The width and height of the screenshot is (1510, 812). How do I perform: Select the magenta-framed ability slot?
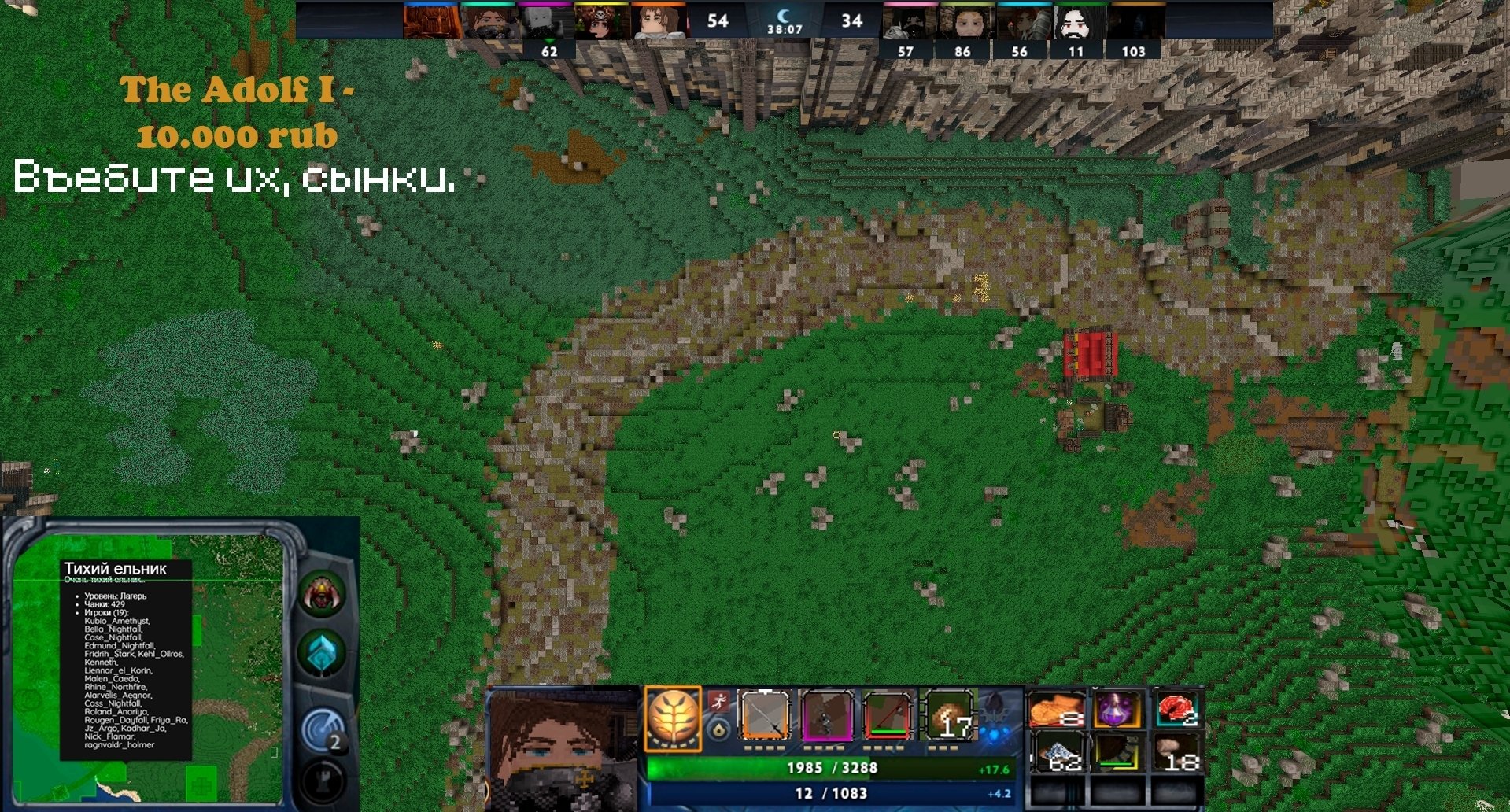click(826, 716)
